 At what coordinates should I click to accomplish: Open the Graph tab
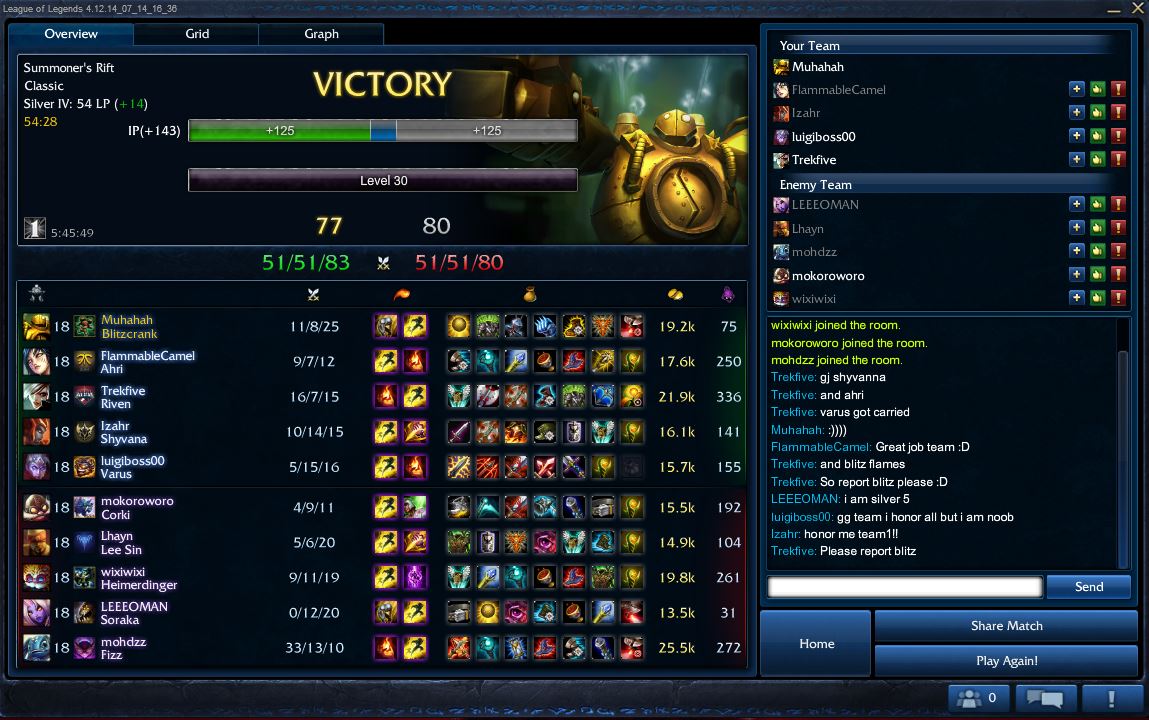coord(321,34)
